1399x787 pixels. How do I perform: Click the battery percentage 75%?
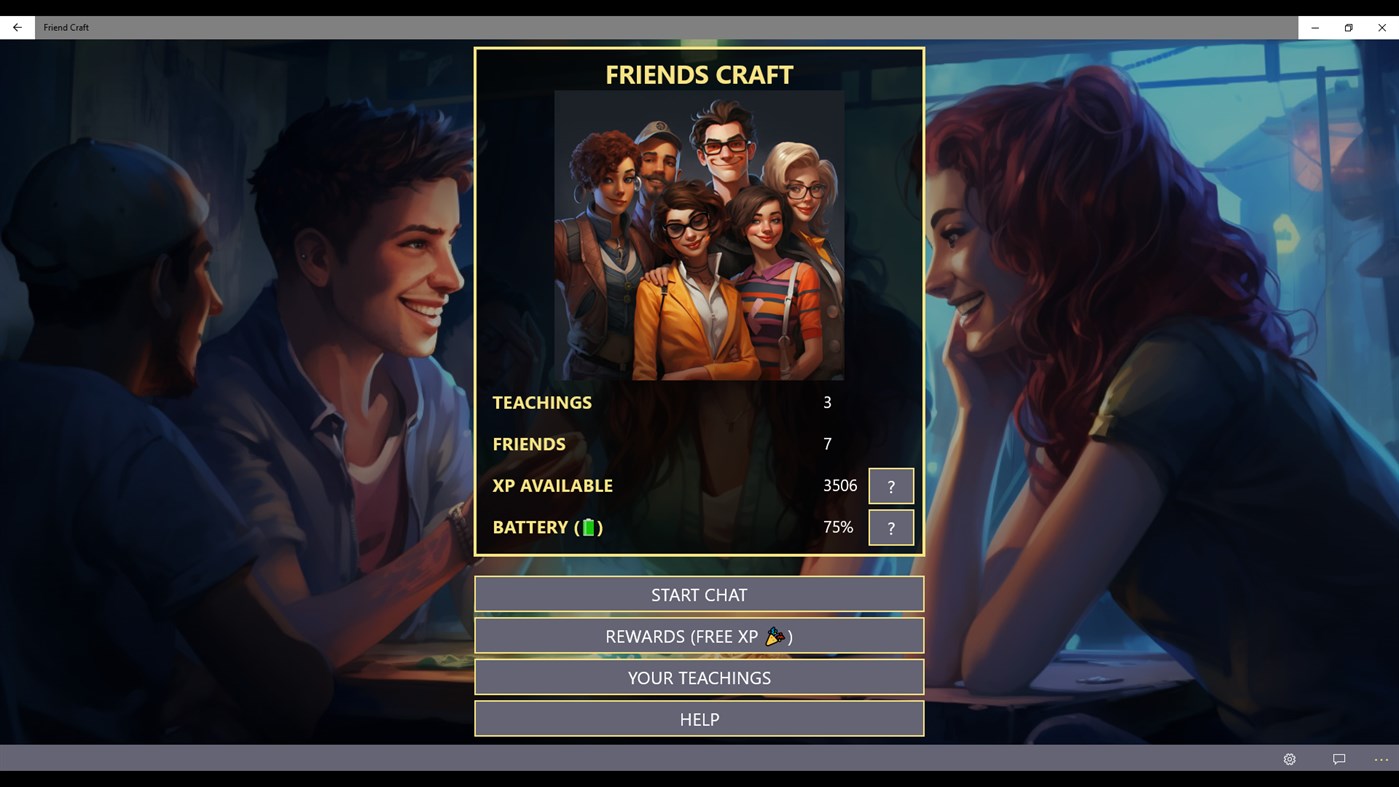tap(838, 527)
